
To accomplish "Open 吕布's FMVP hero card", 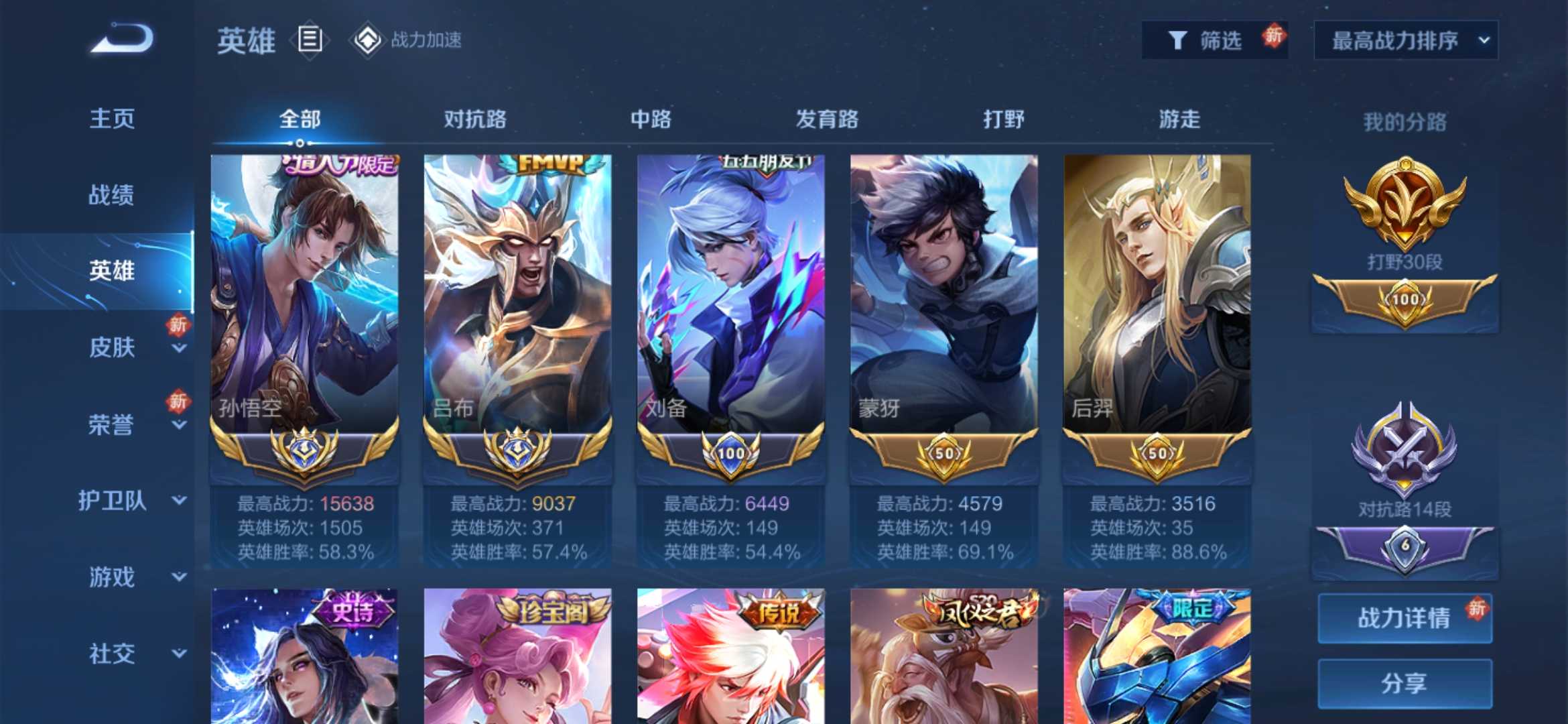I will click(x=517, y=288).
